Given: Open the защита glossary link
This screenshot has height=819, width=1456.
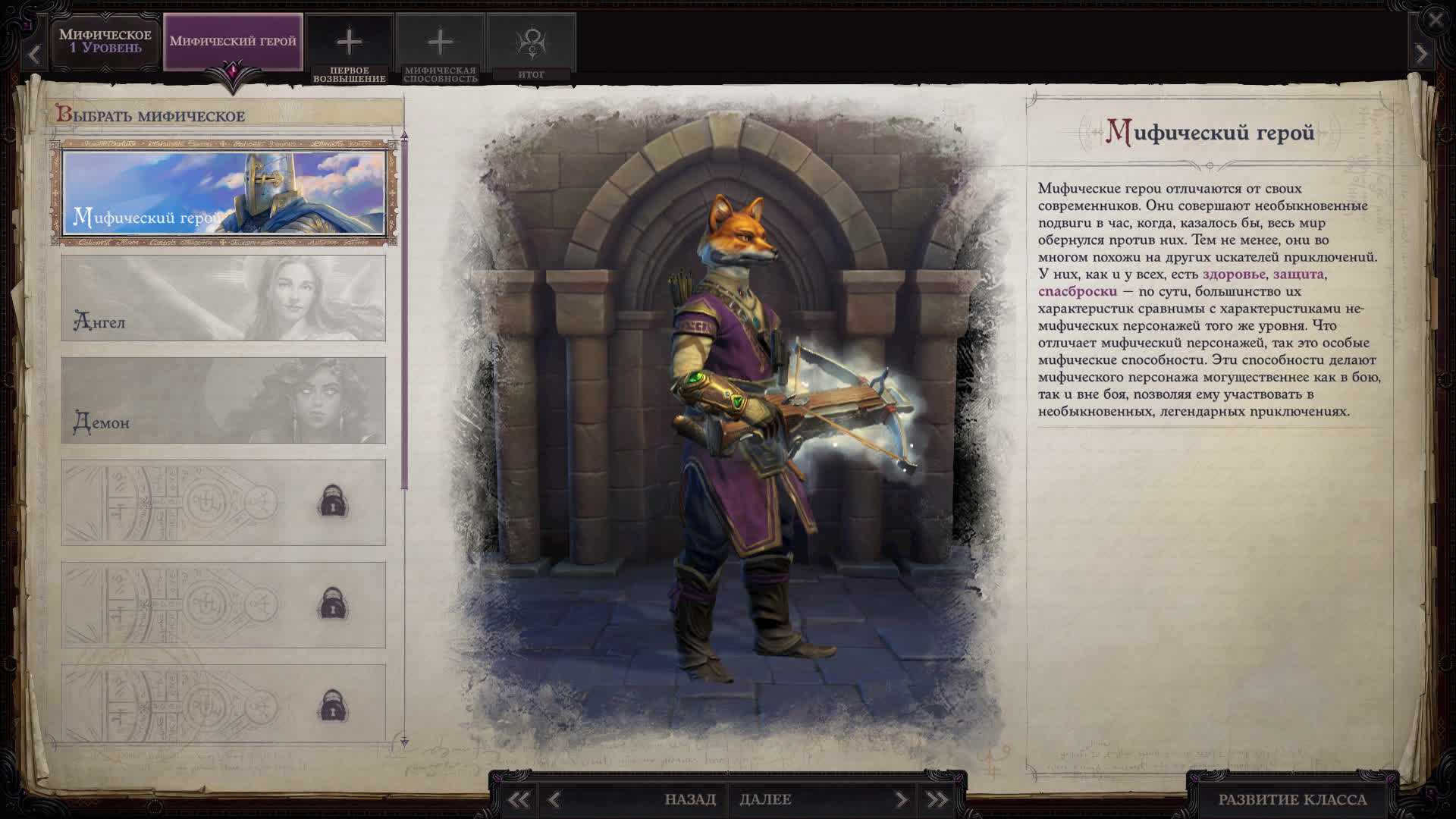Looking at the screenshot, I should (x=1298, y=275).
